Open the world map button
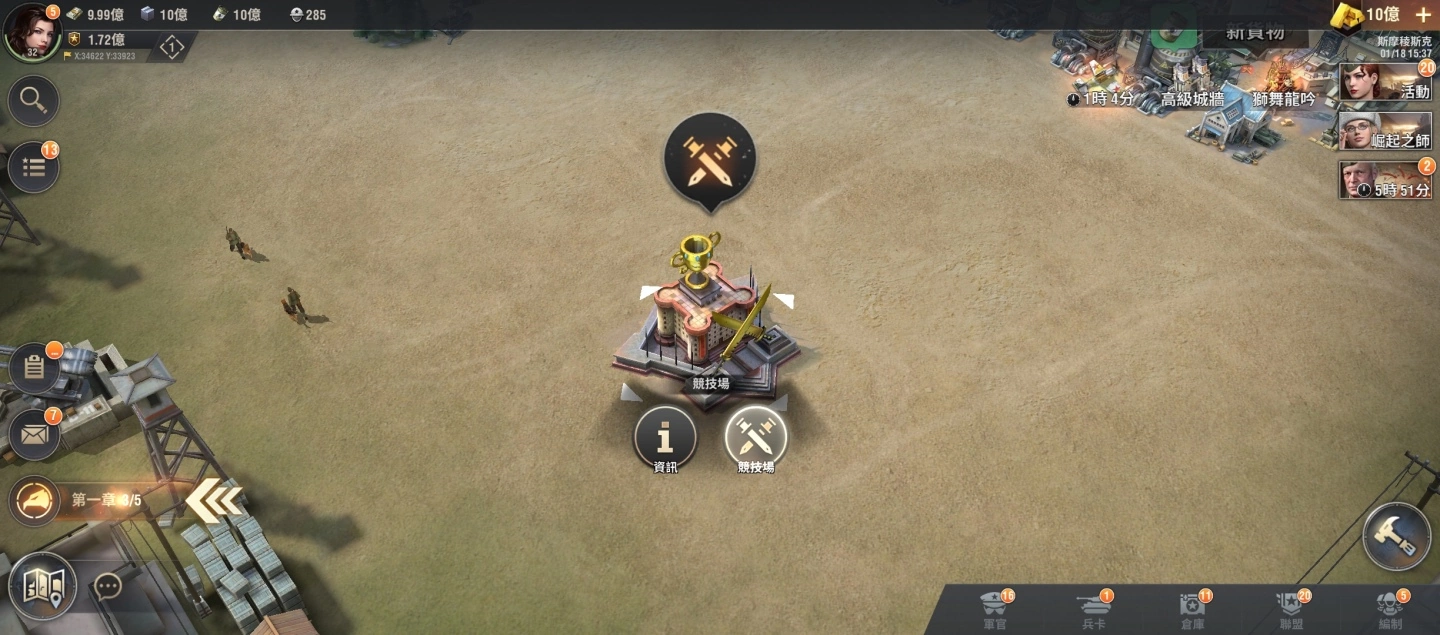Viewport: 1440px width, 635px height. 43,586
